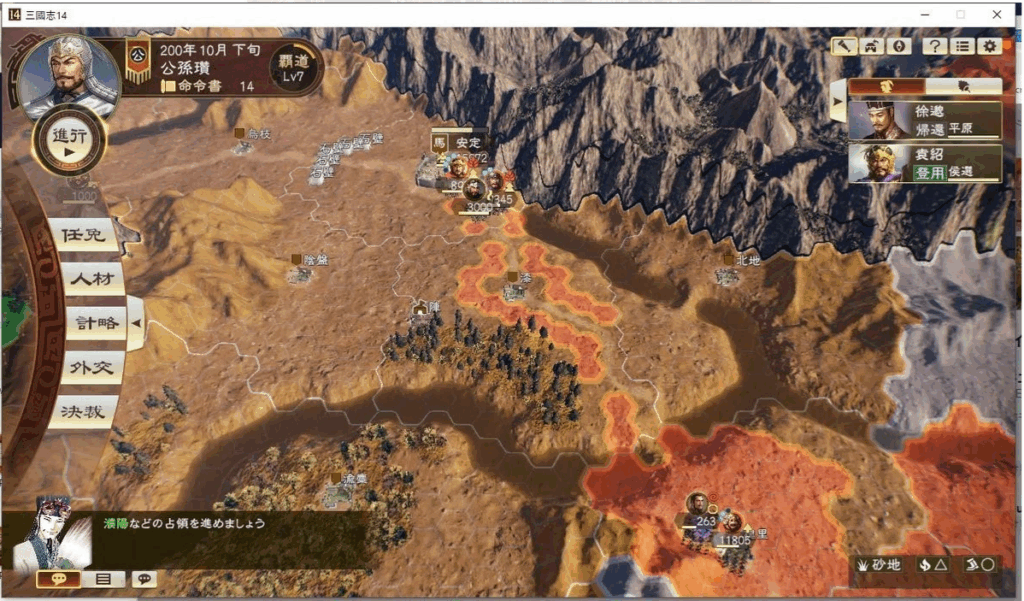
Task: Click the 進行 advance turn button
Action: click(x=69, y=141)
